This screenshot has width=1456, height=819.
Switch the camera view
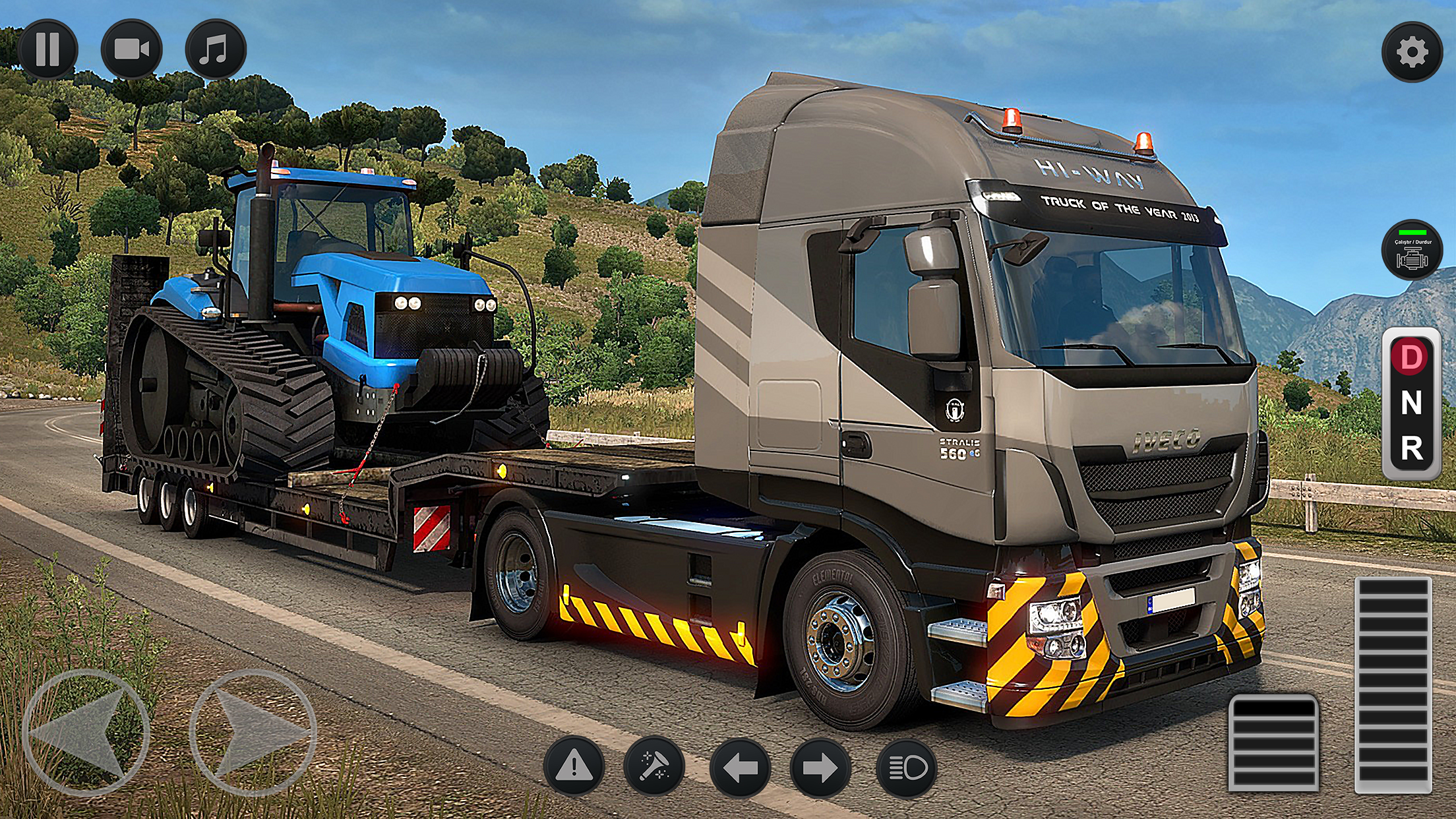point(131,49)
